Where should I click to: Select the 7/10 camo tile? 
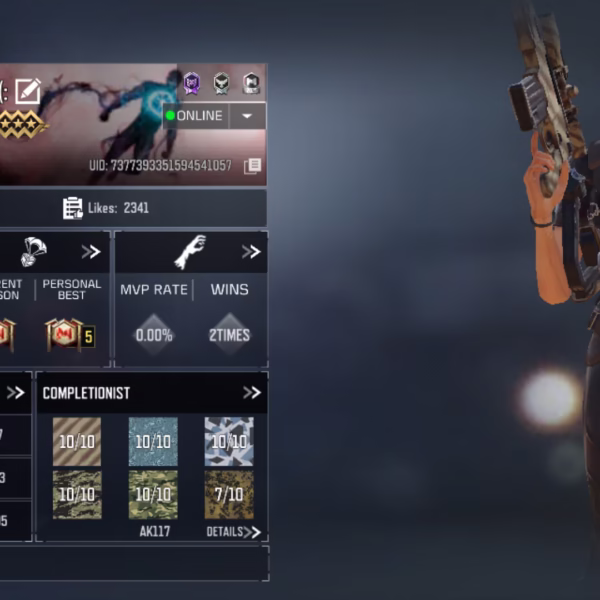pyautogui.click(x=229, y=494)
